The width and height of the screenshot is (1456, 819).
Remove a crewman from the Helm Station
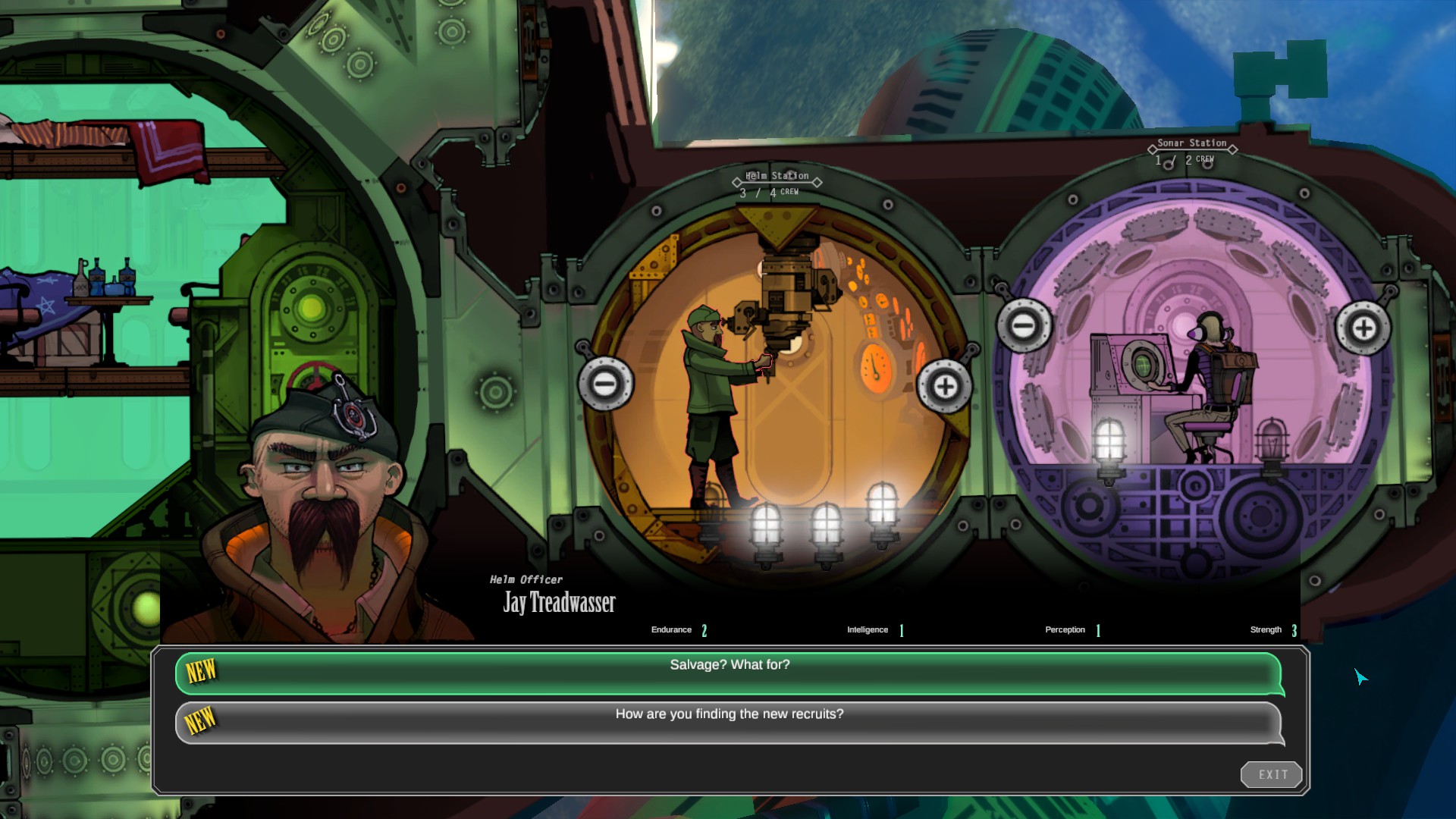604,385
